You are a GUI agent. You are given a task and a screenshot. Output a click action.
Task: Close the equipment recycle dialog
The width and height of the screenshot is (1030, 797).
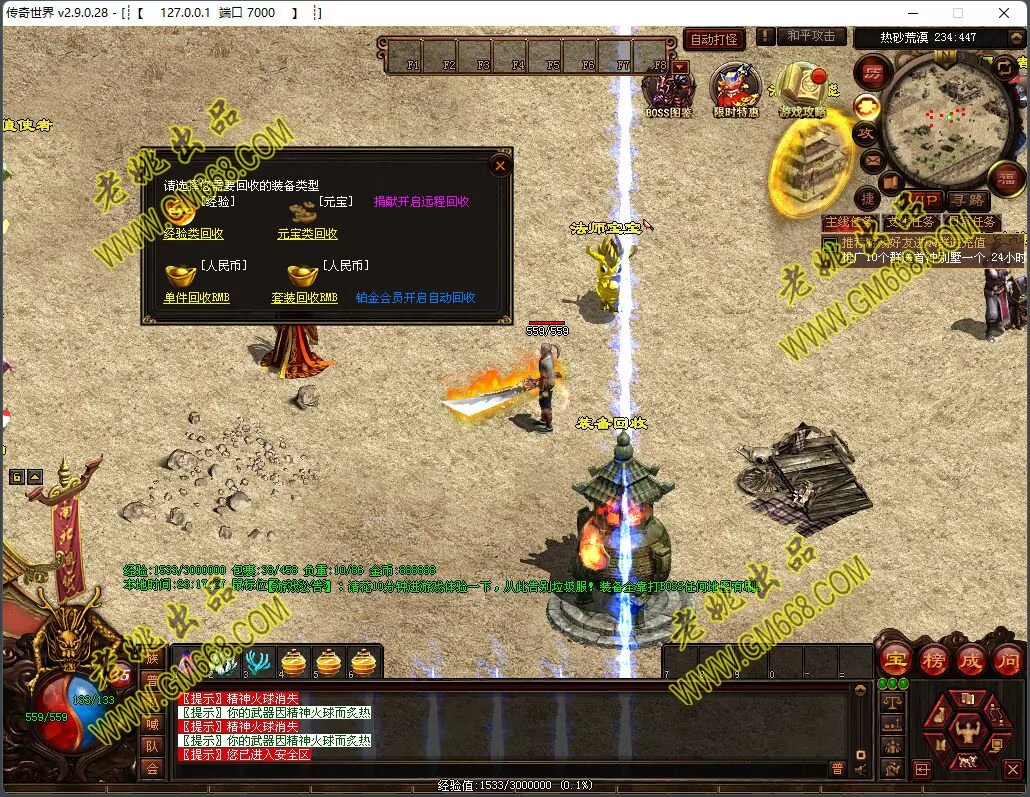click(x=501, y=166)
